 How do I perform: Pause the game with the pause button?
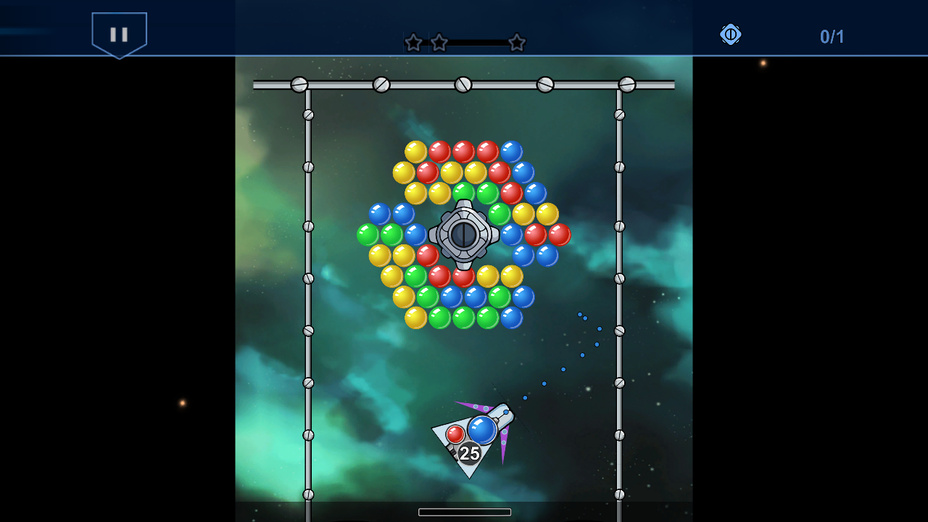[x=119, y=34]
